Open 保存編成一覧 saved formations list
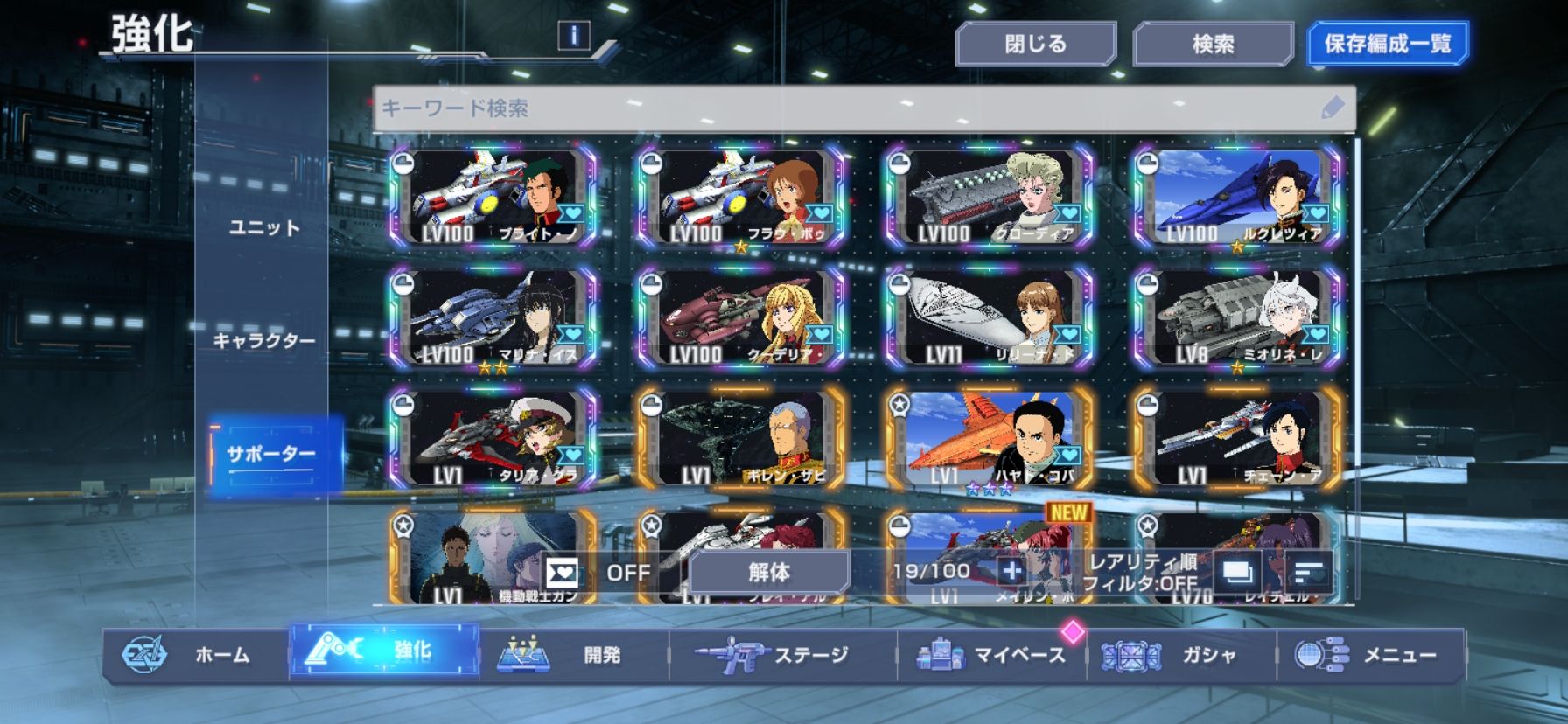1568x724 pixels. [x=1387, y=44]
